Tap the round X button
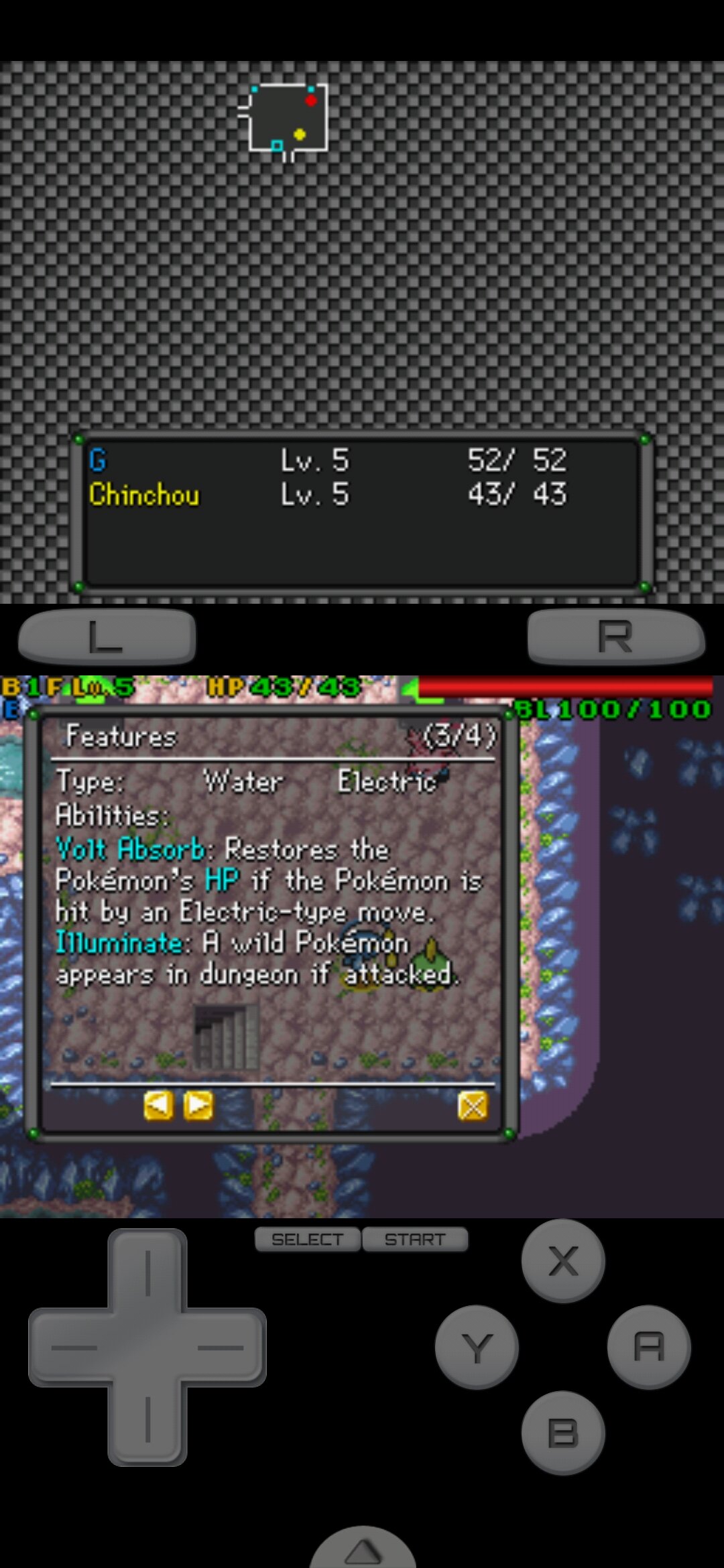 click(563, 1261)
